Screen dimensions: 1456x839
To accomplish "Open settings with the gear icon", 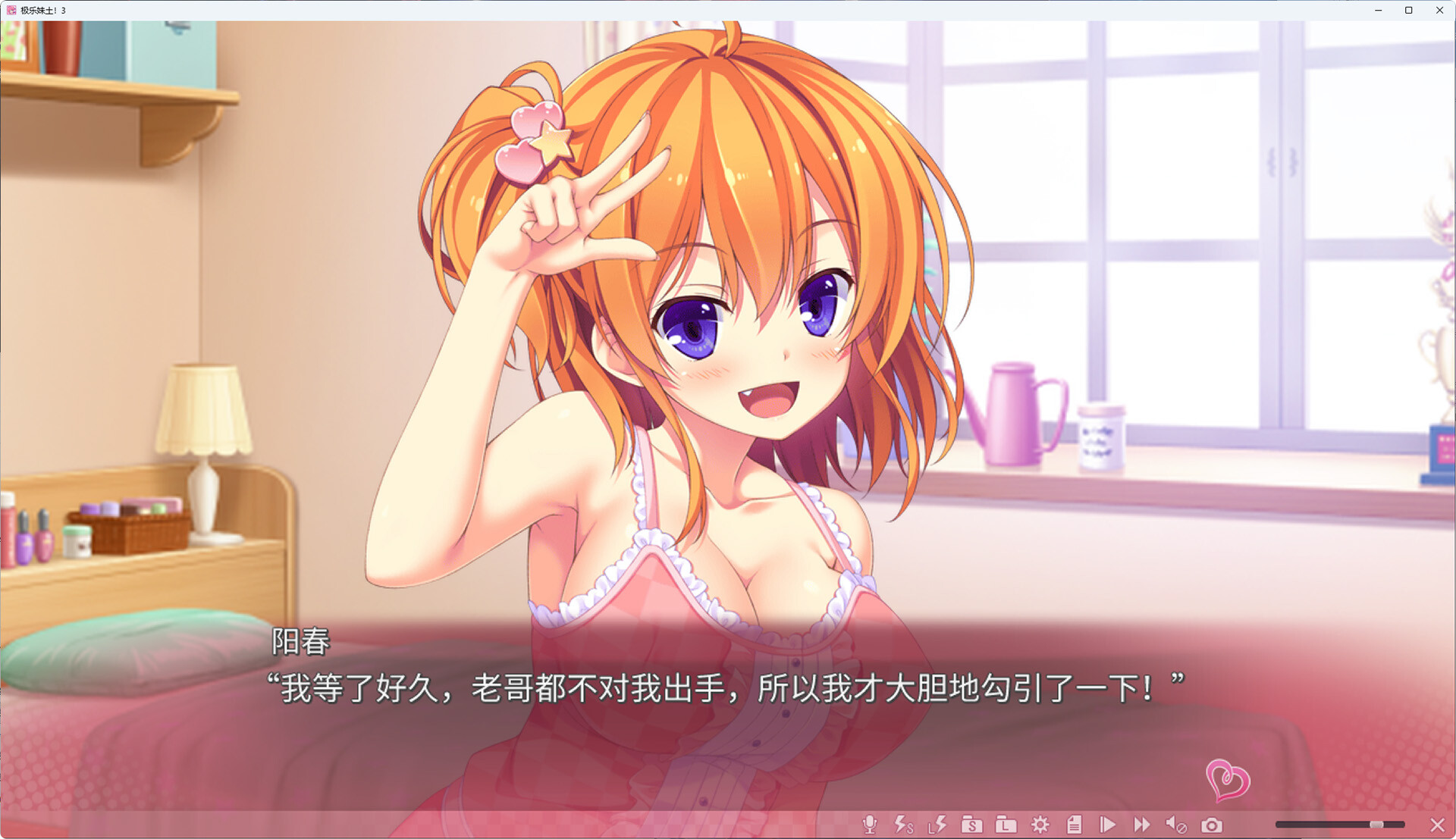I will coord(1040,825).
